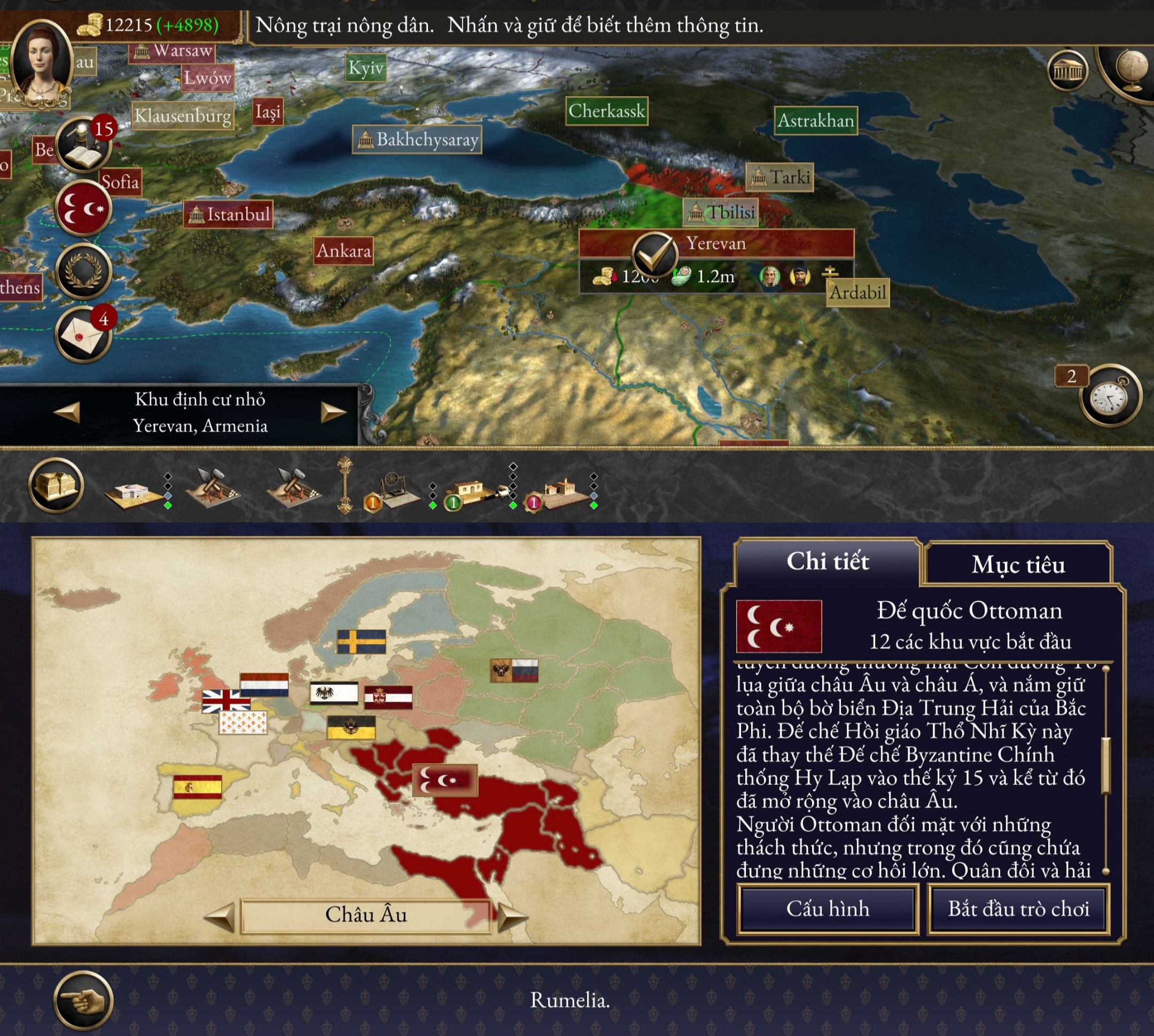The width and height of the screenshot is (1154, 1036).
Task: Switch to the Mục tiêu tab
Action: pos(1018,564)
